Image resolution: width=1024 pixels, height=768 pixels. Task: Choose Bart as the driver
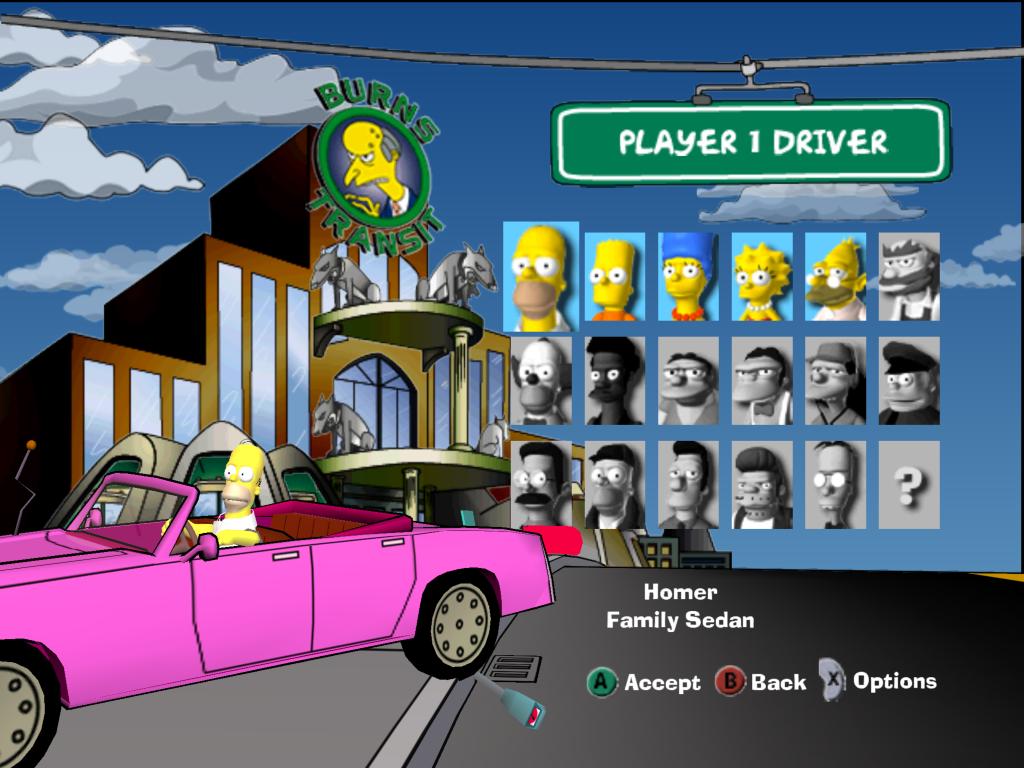pos(614,277)
